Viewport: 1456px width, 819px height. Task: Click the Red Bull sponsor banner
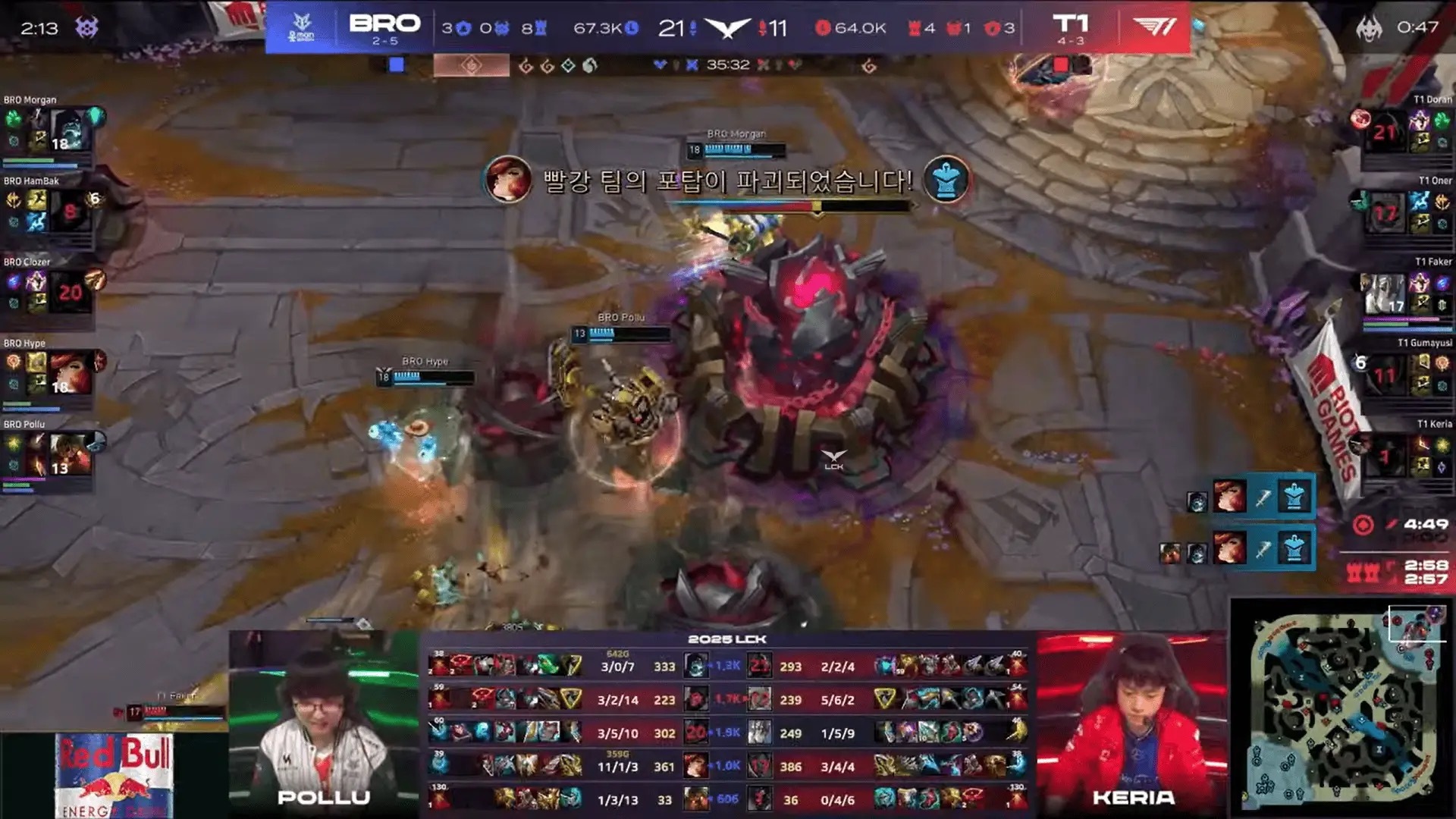coord(115,775)
